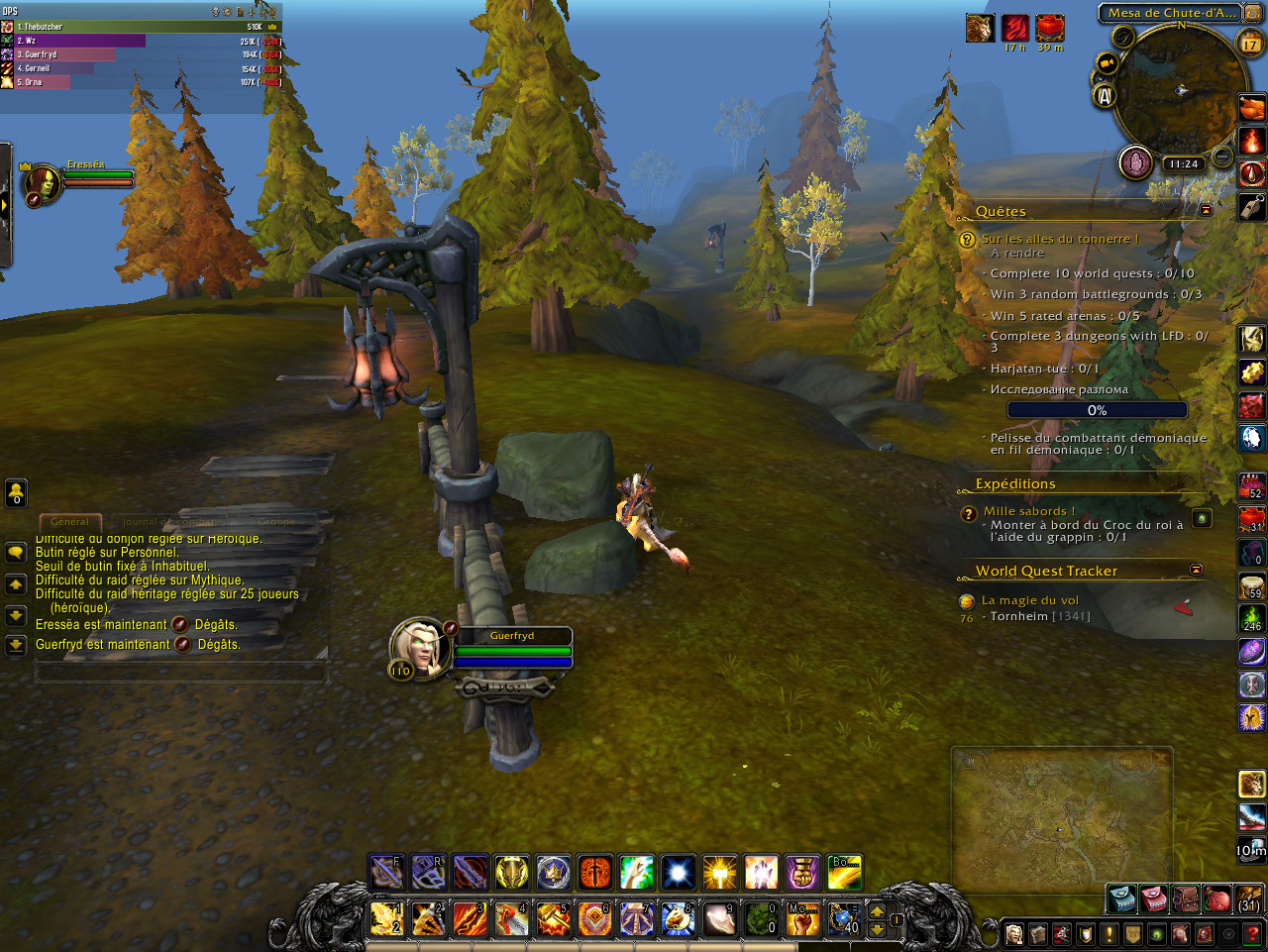Screen dimensions: 1268x952
Task: Click the Eresséa party member portrait
Action: (x=44, y=184)
